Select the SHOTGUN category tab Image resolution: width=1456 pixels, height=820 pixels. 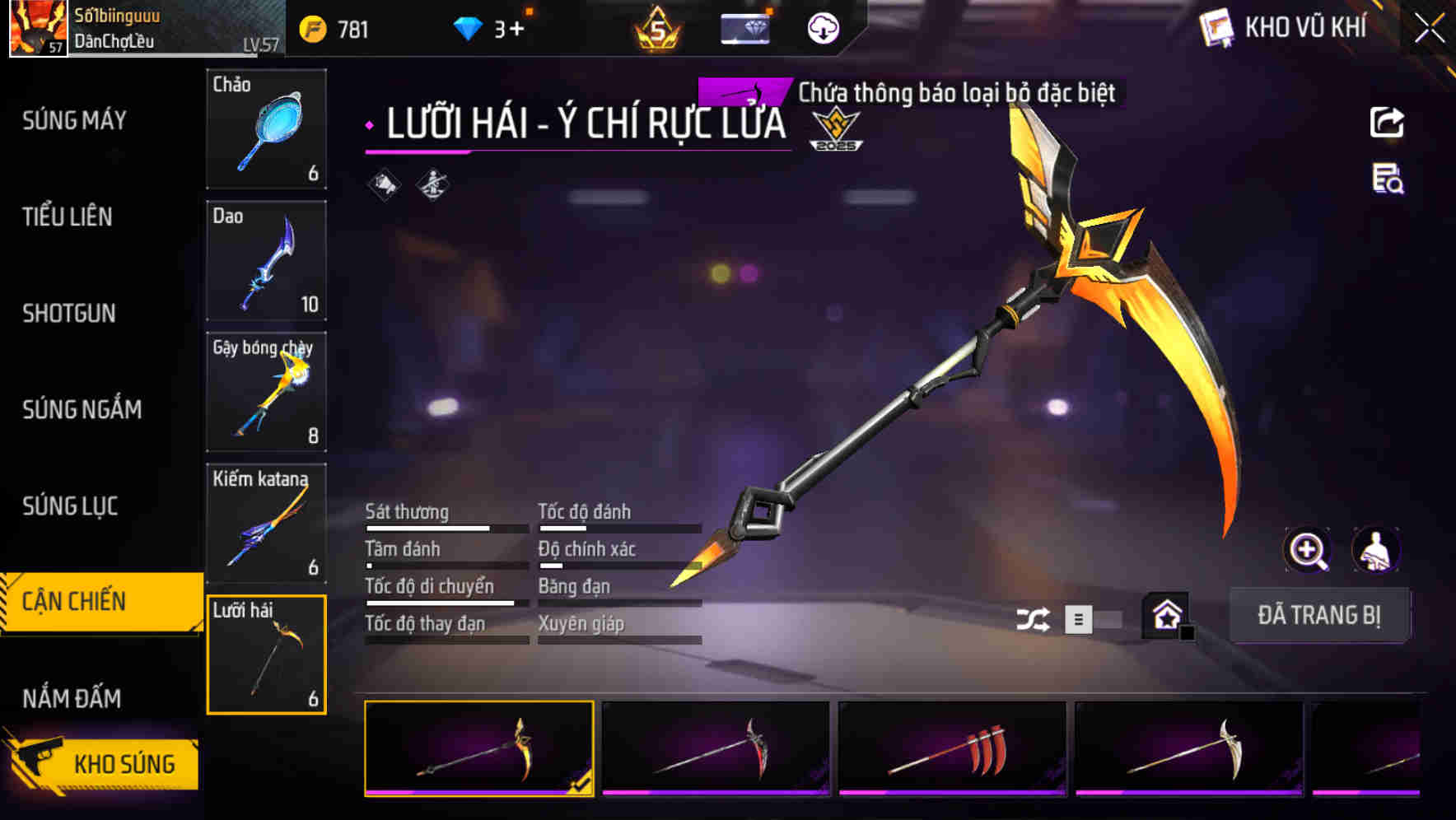pyautogui.click(x=69, y=314)
